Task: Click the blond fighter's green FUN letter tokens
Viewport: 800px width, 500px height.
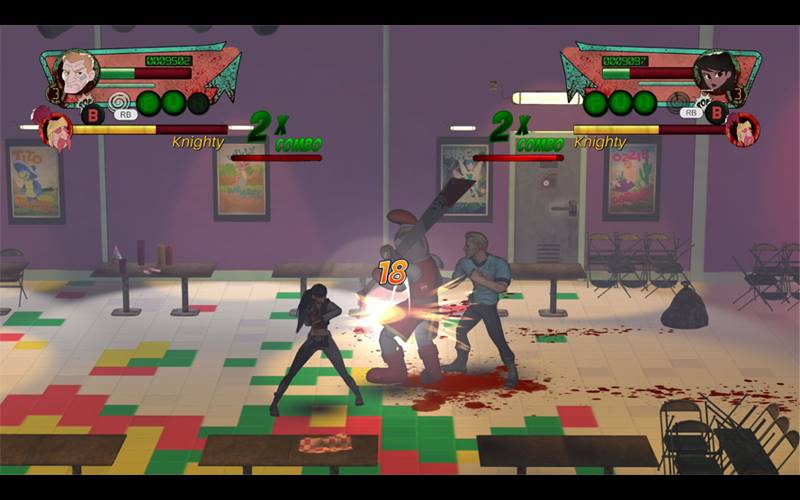Action: (x=172, y=103)
